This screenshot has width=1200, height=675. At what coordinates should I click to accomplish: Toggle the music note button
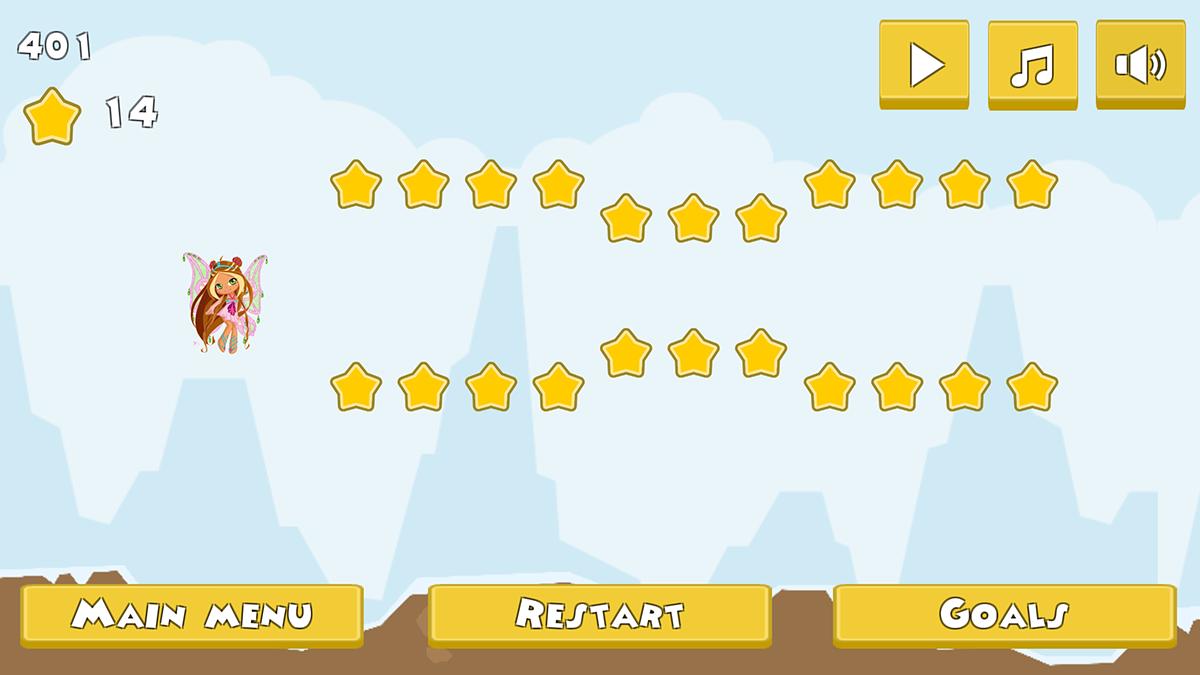pyautogui.click(x=1032, y=65)
